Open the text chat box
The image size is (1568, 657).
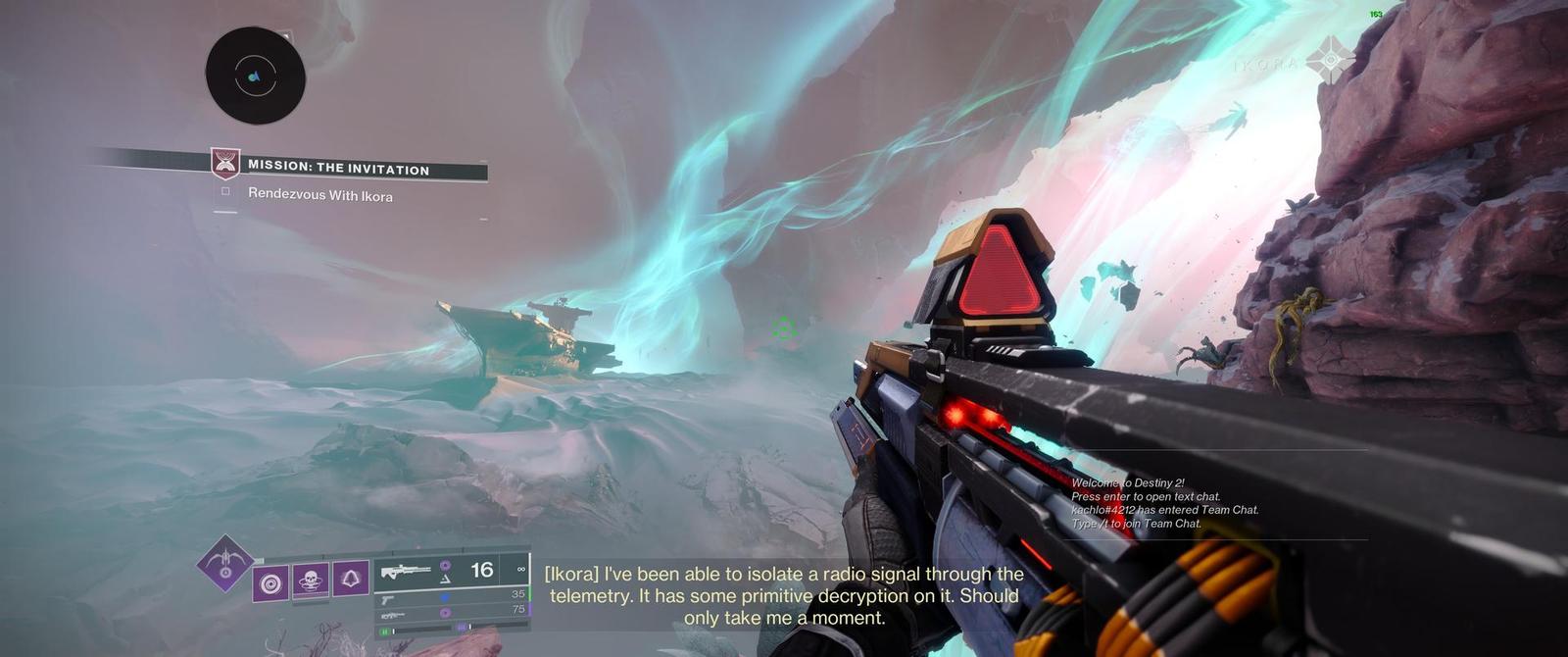coord(1164,503)
